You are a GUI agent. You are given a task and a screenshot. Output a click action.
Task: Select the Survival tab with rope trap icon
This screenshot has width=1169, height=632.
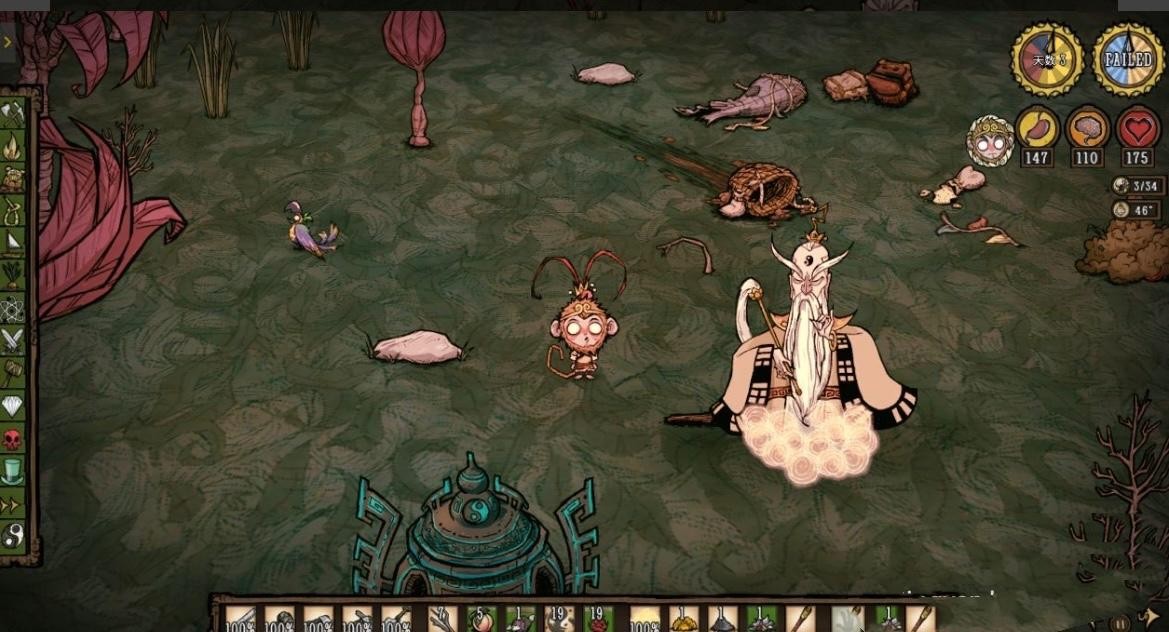click(x=14, y=212)
